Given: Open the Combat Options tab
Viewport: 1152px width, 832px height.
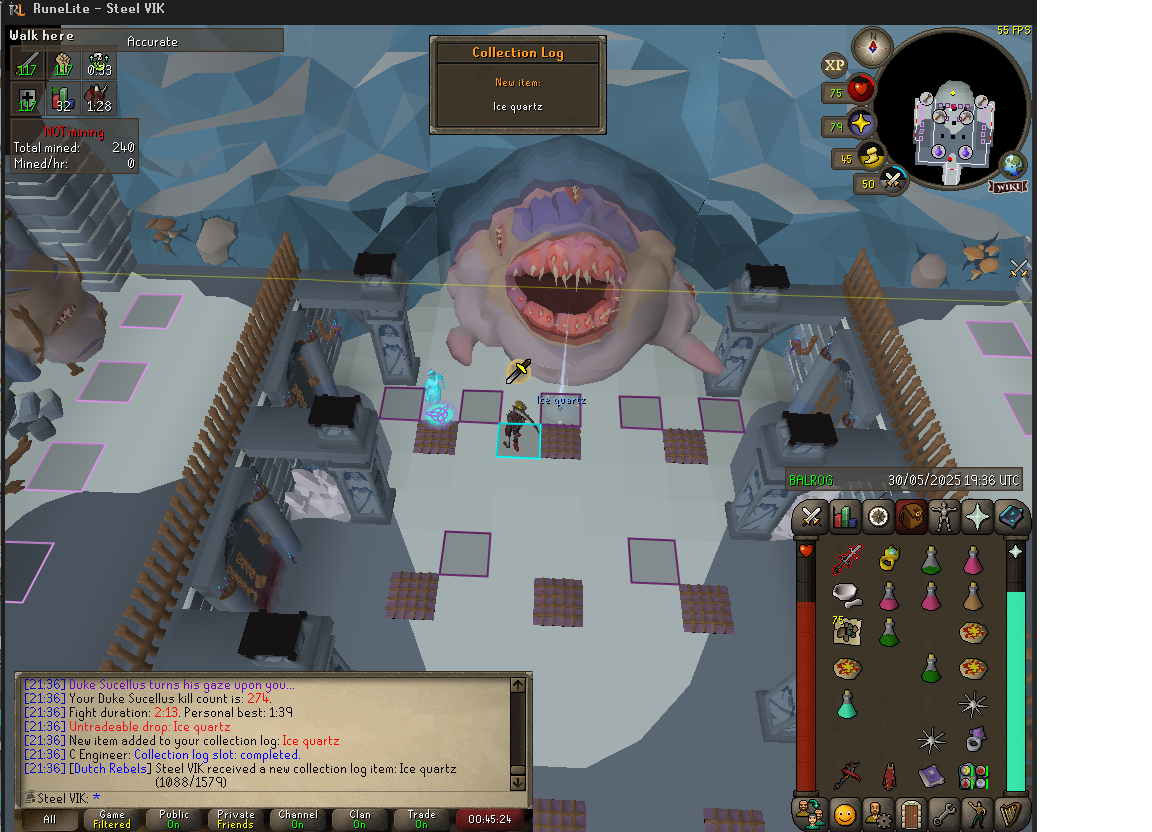Looking at the screenshot, I should click(x=811, y=517).
